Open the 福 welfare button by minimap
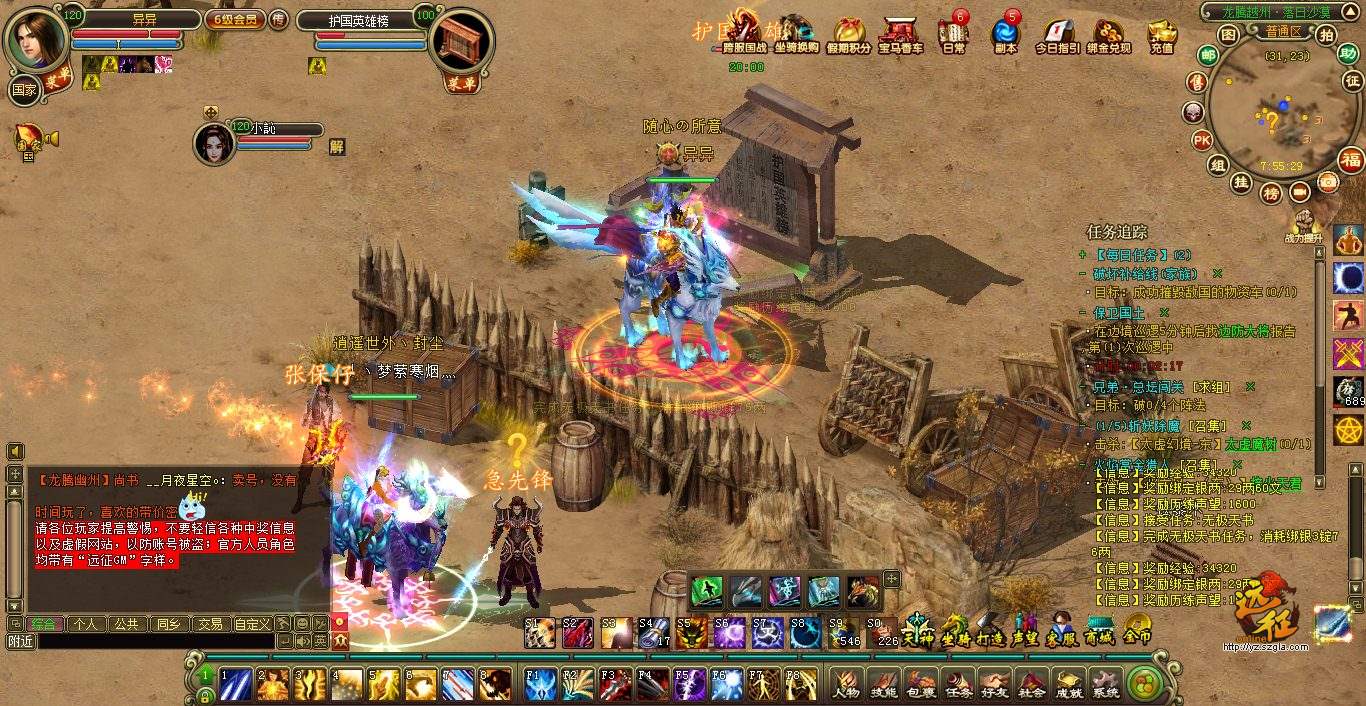Image resolution: width=1366 pixels, height=706 pixels. click(x=1351, y=159)
